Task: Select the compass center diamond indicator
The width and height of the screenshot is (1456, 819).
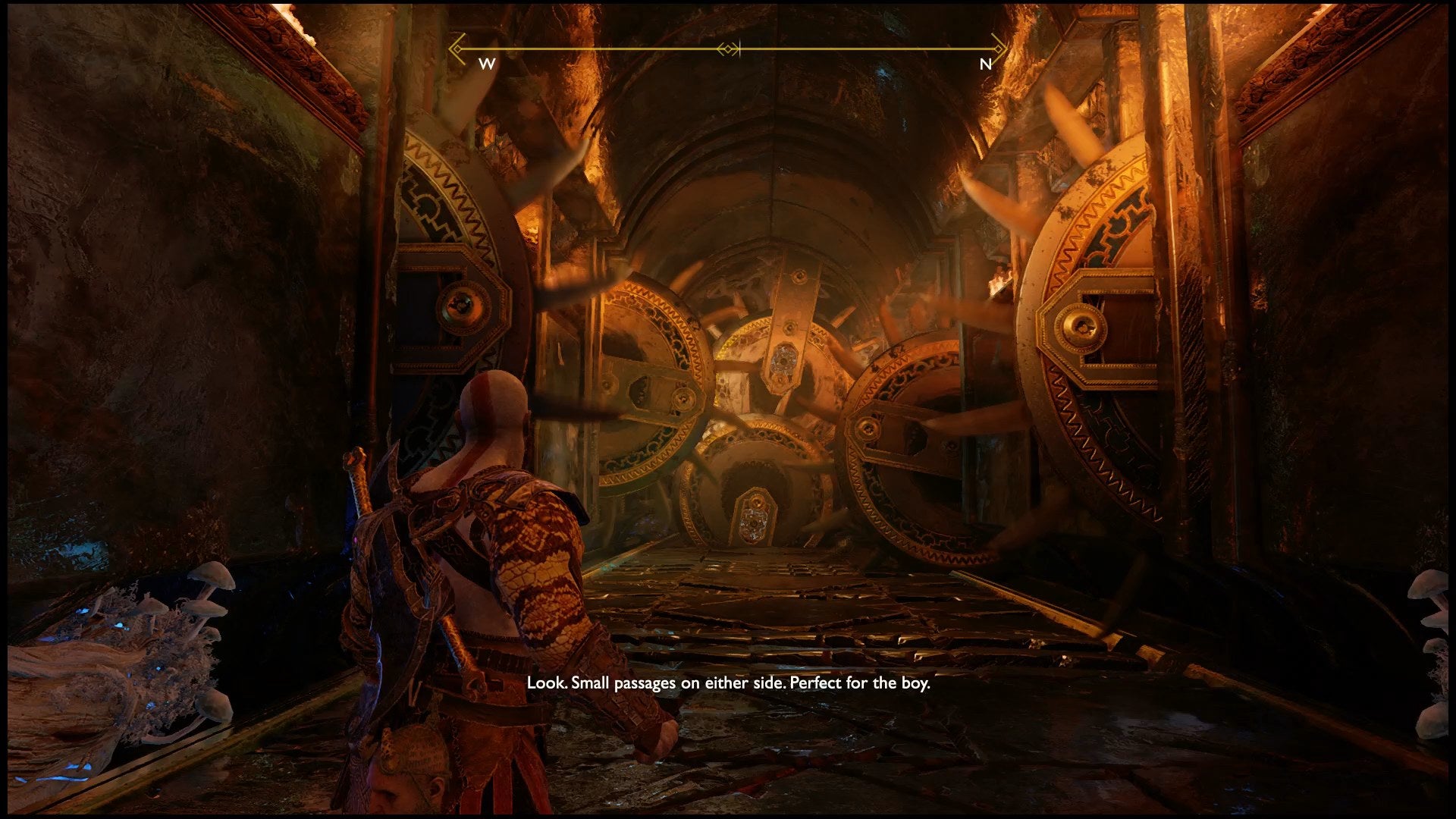Action: pos(729,49)
